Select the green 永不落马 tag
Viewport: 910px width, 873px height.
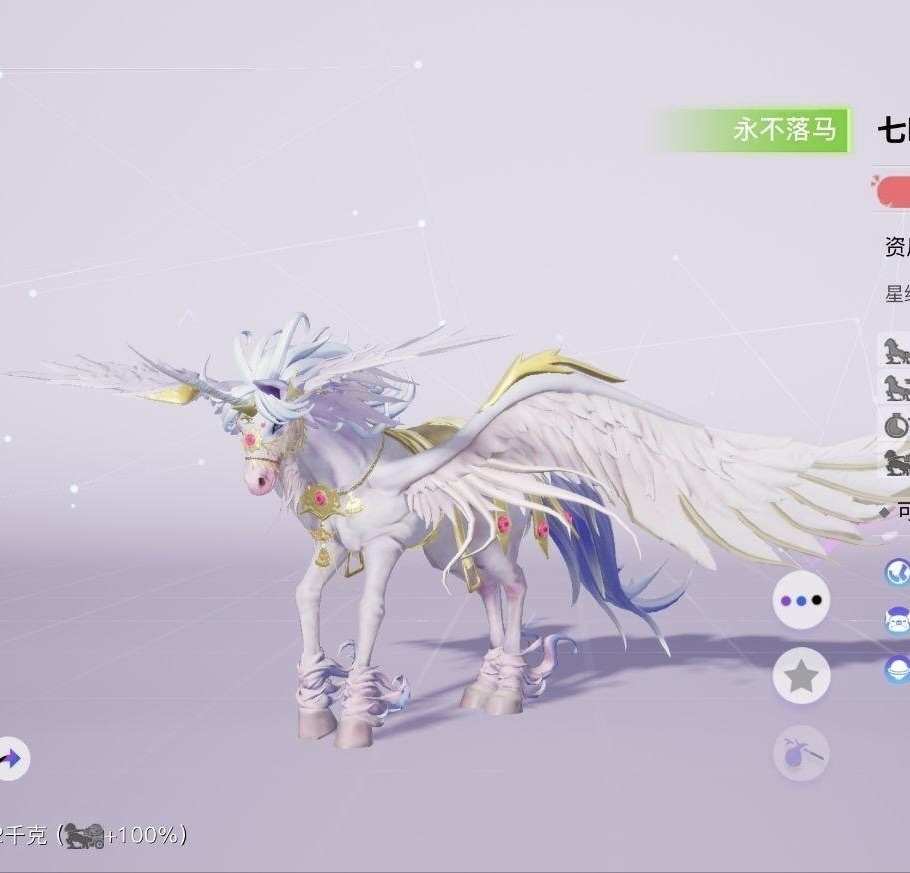[752, 130]
